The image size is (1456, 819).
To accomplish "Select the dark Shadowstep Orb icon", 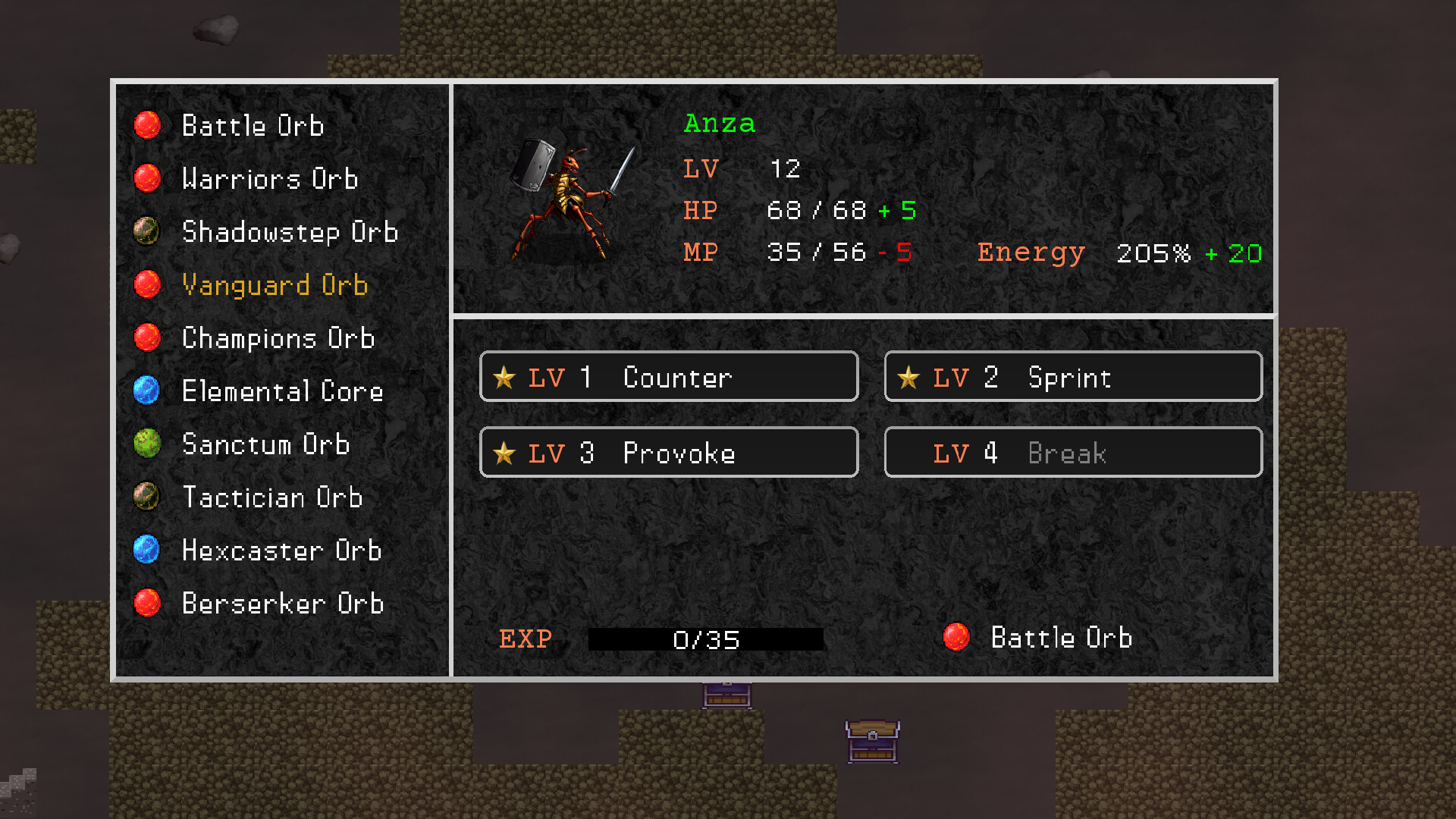I will click(148, 232).
